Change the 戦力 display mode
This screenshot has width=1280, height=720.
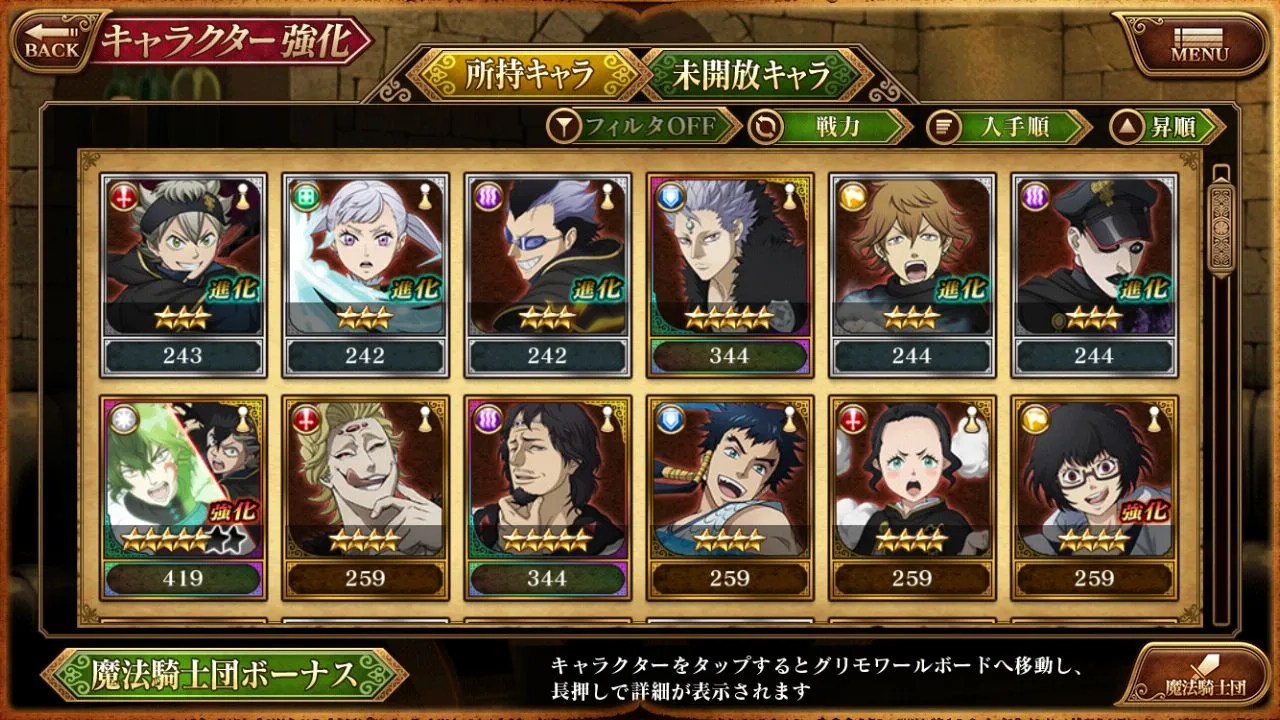point(832,126)
